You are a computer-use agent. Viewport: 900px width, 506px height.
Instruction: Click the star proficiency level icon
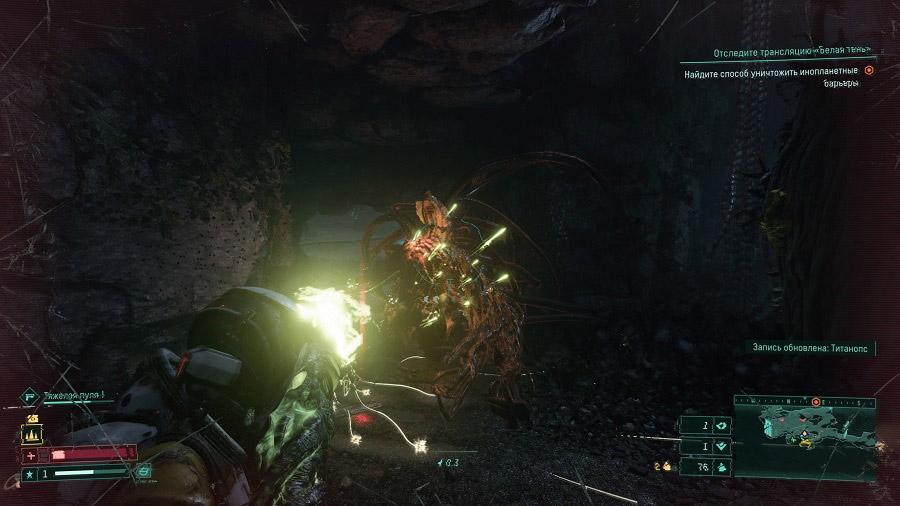click(x=28, y=472)
